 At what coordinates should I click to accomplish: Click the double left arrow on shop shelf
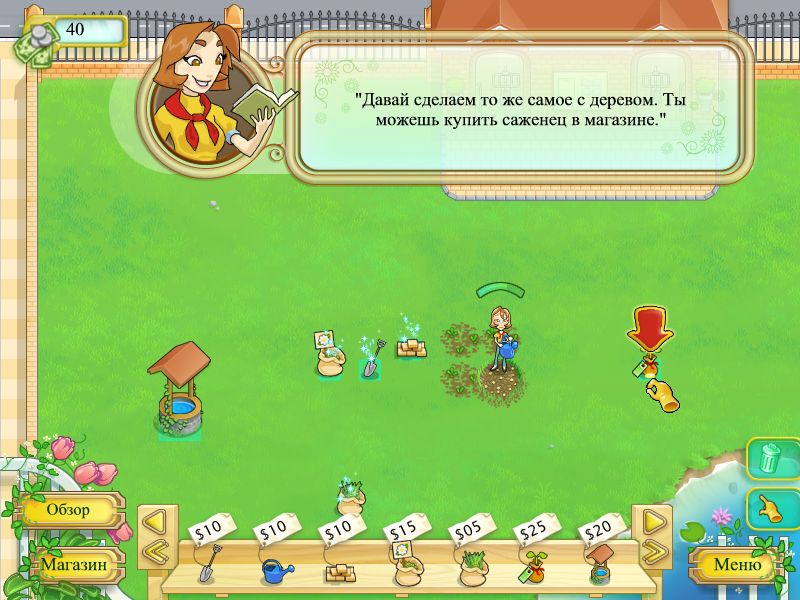click(154, 551)
